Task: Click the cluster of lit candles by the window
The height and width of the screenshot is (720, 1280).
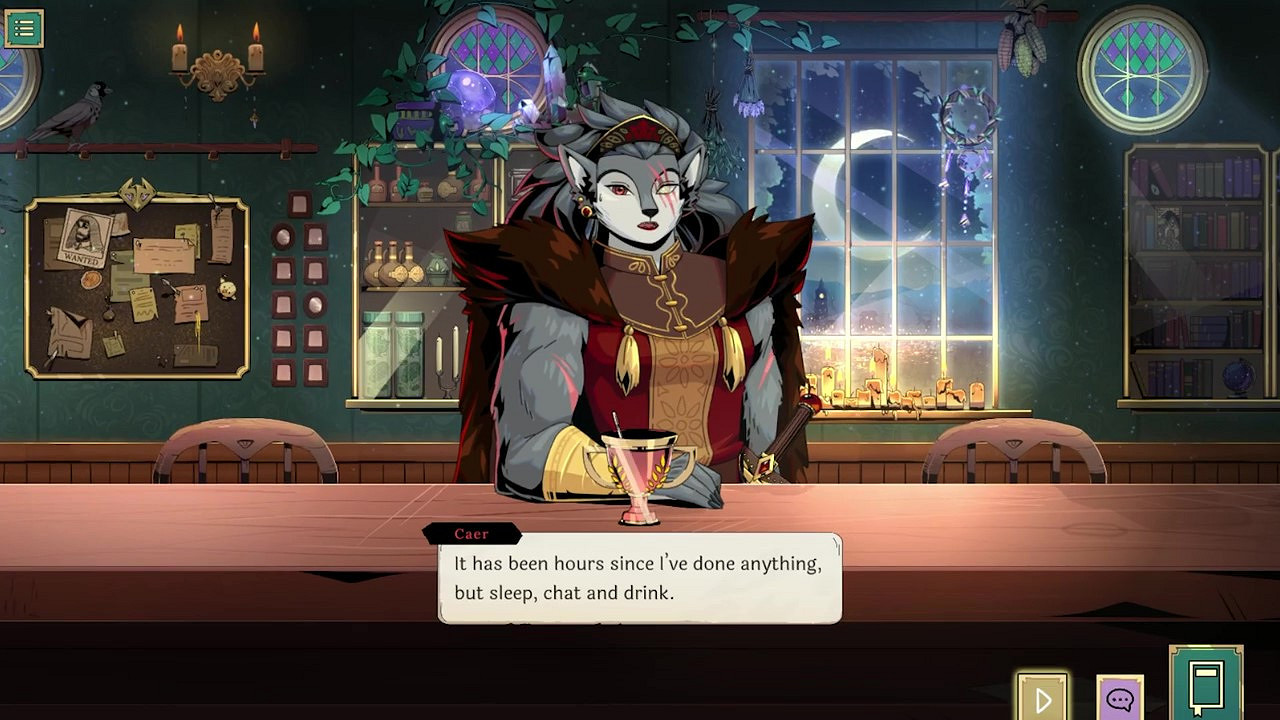Action: 875,385
